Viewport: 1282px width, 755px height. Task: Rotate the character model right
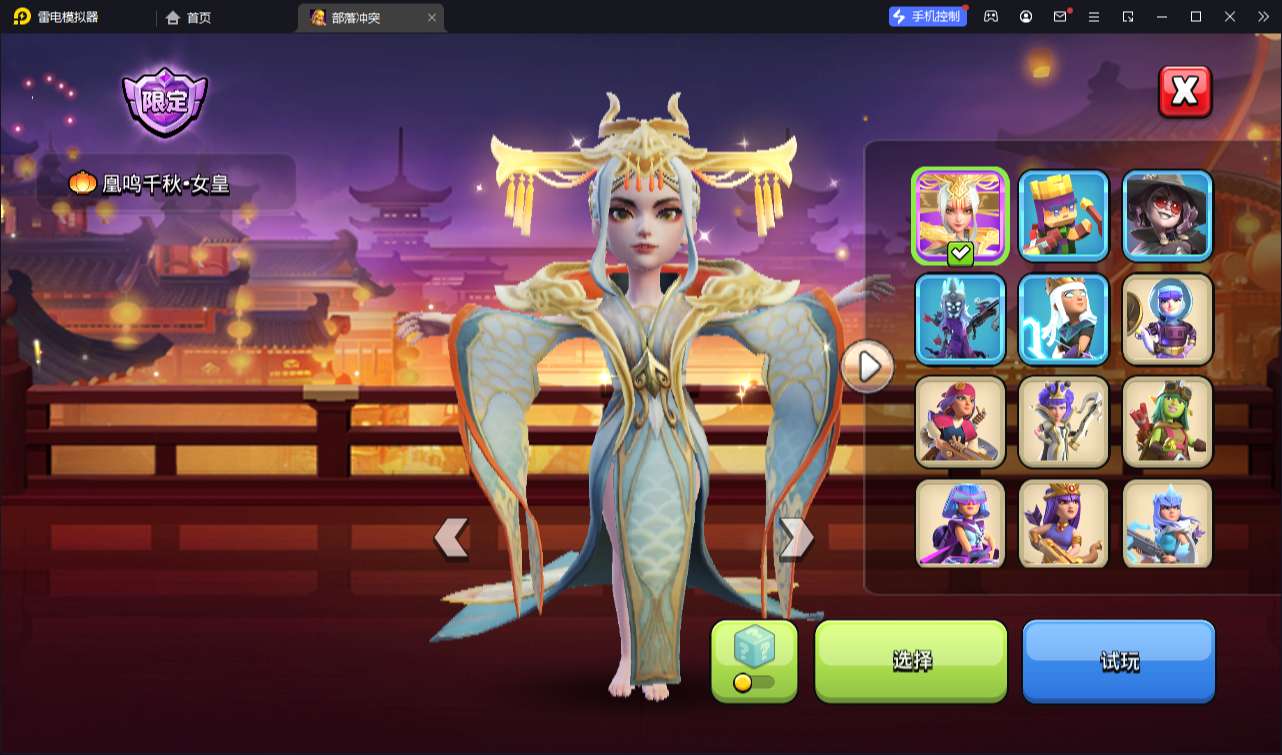point(796,538)
